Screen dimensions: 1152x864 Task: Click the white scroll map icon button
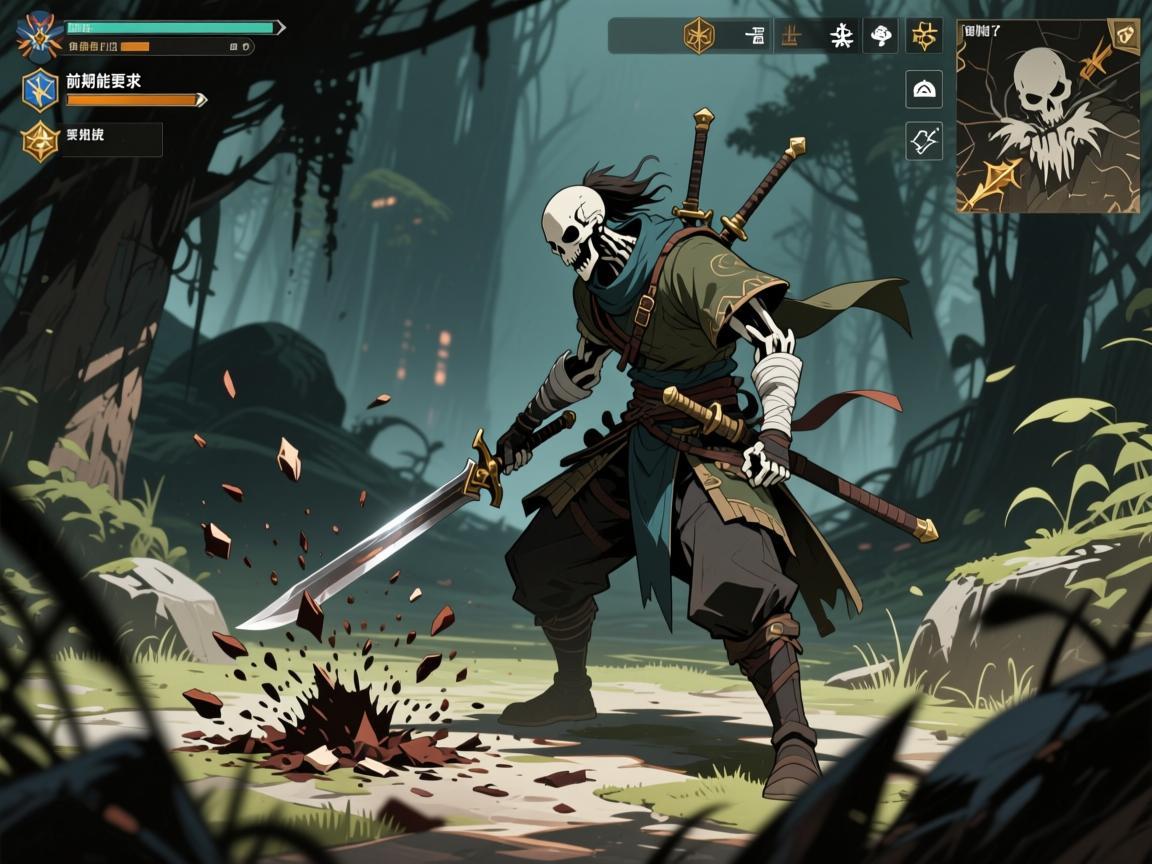pyautogui.click(x=924, y=140)
